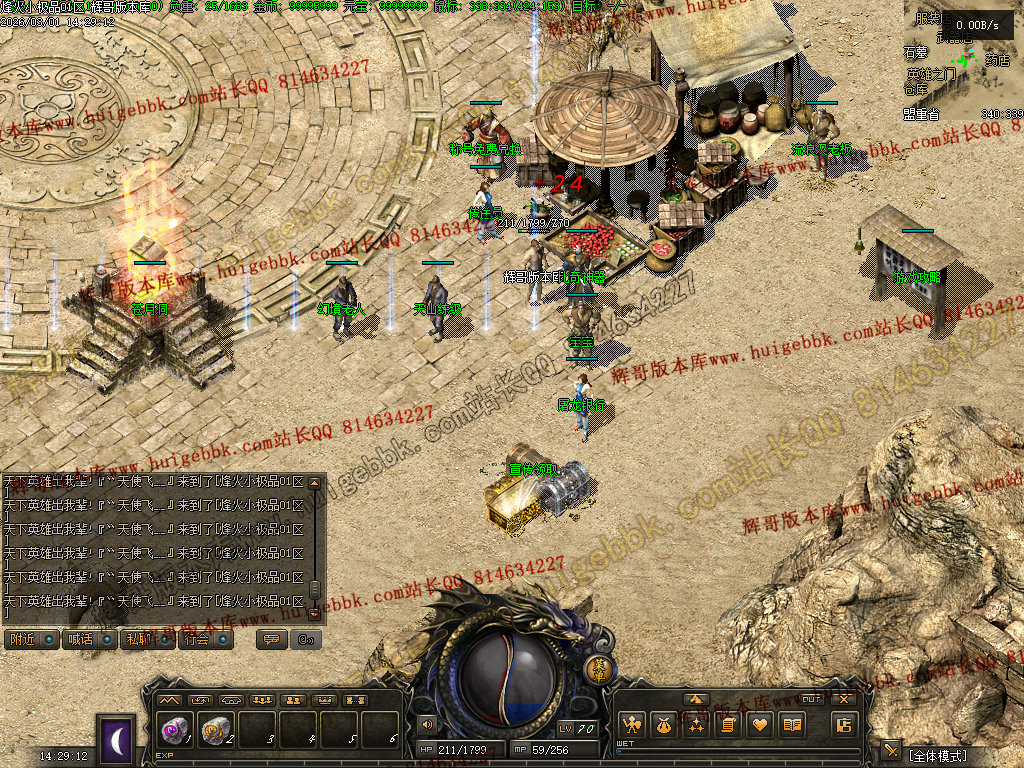Select the 喊话 (shout) chat channel
This screenshot has height=768, width=1024.
pyautogui.click(x=90, y=640)
